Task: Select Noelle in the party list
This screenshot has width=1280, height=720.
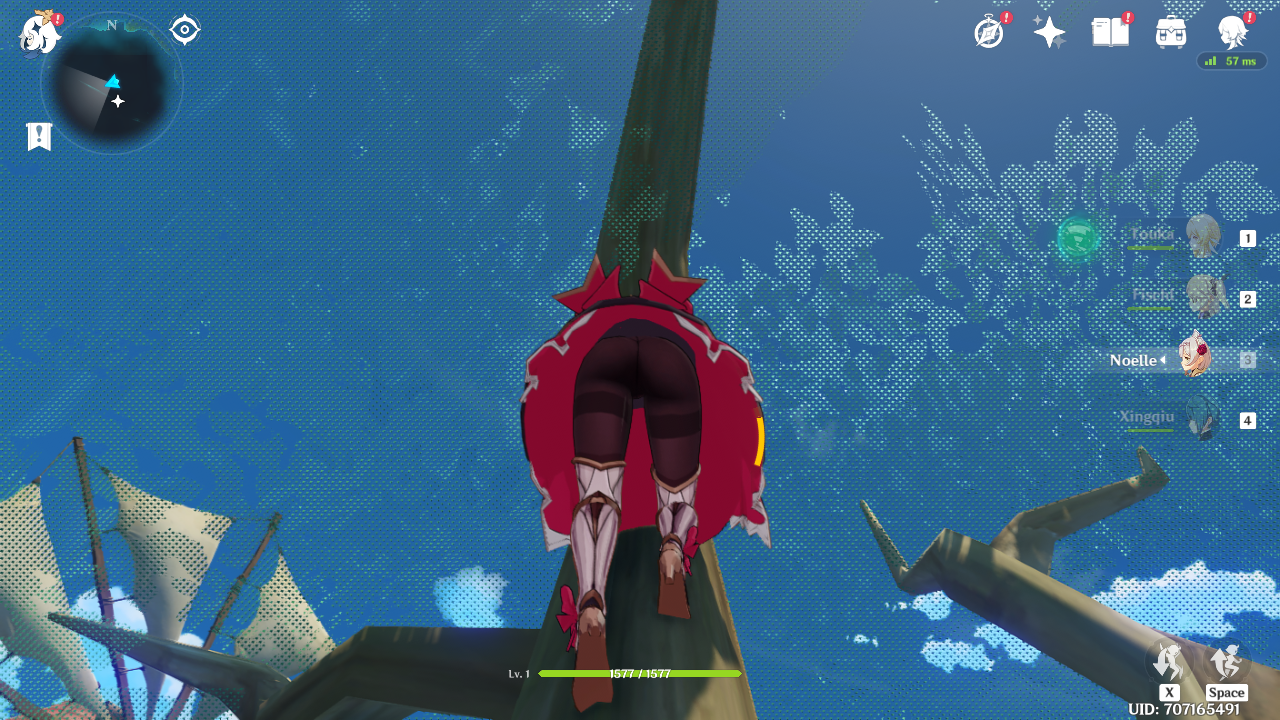Action: [x=1194, y=359]
